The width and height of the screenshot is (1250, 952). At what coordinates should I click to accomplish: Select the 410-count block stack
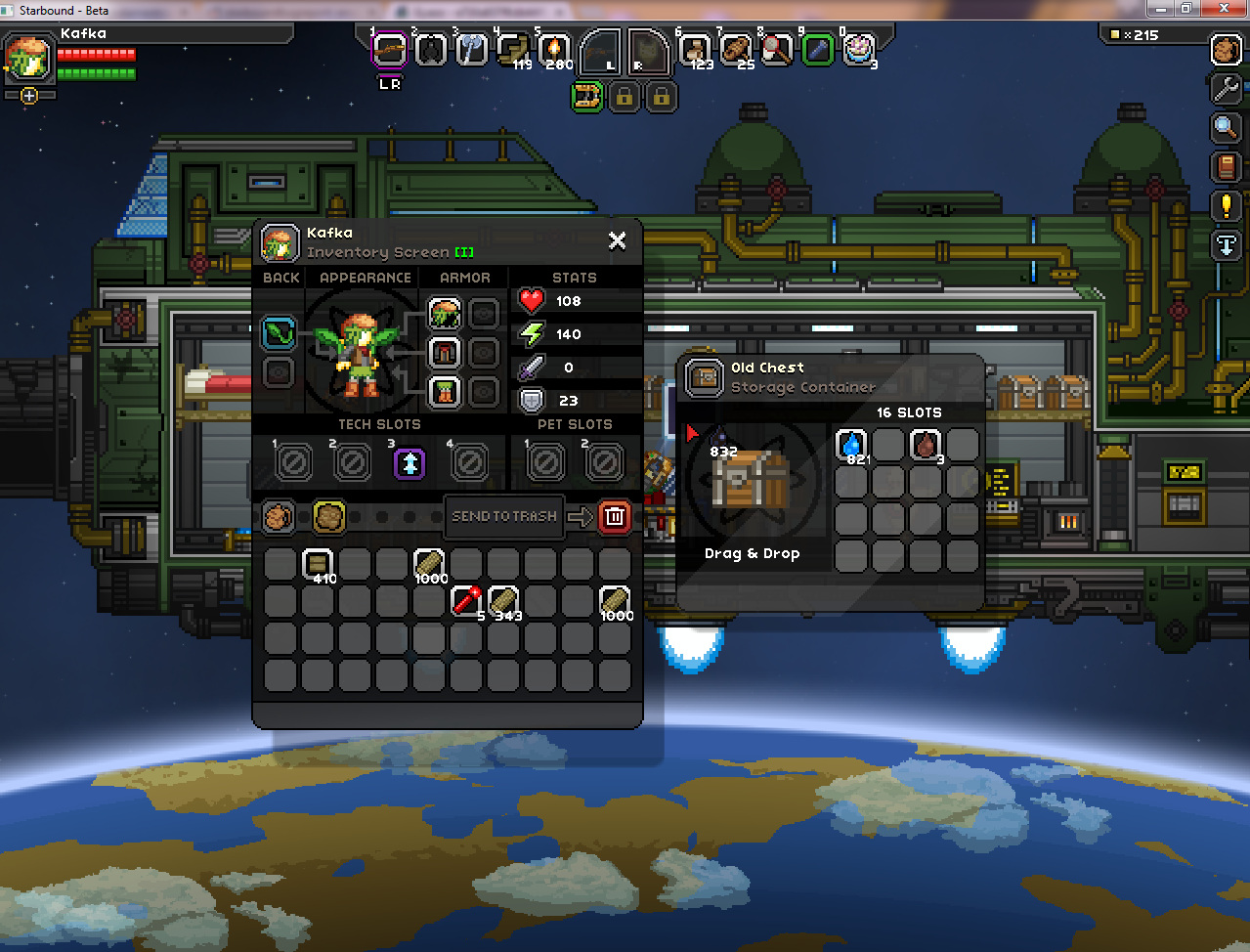click(x=318, y=564)
